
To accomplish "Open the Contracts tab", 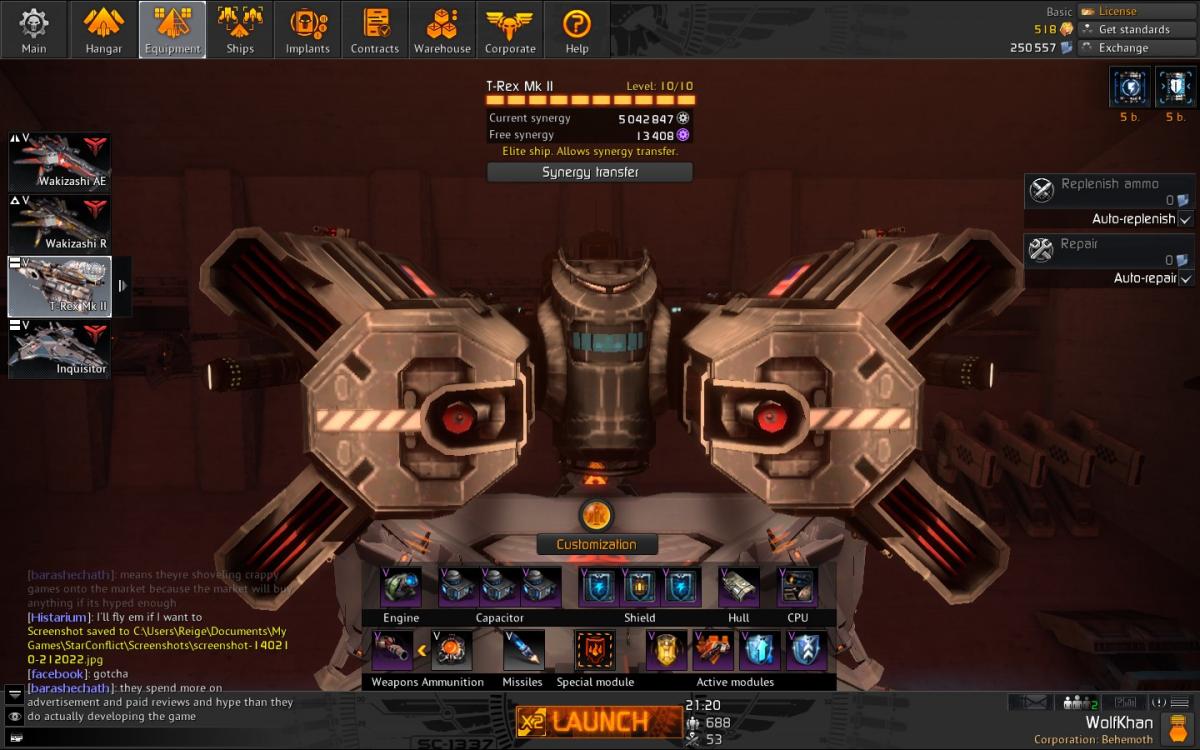I will coord(375,30).
